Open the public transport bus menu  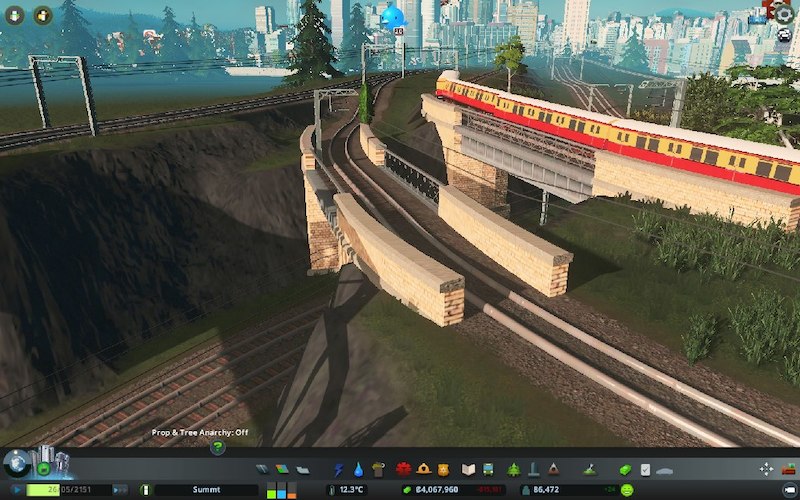point(487,468)
